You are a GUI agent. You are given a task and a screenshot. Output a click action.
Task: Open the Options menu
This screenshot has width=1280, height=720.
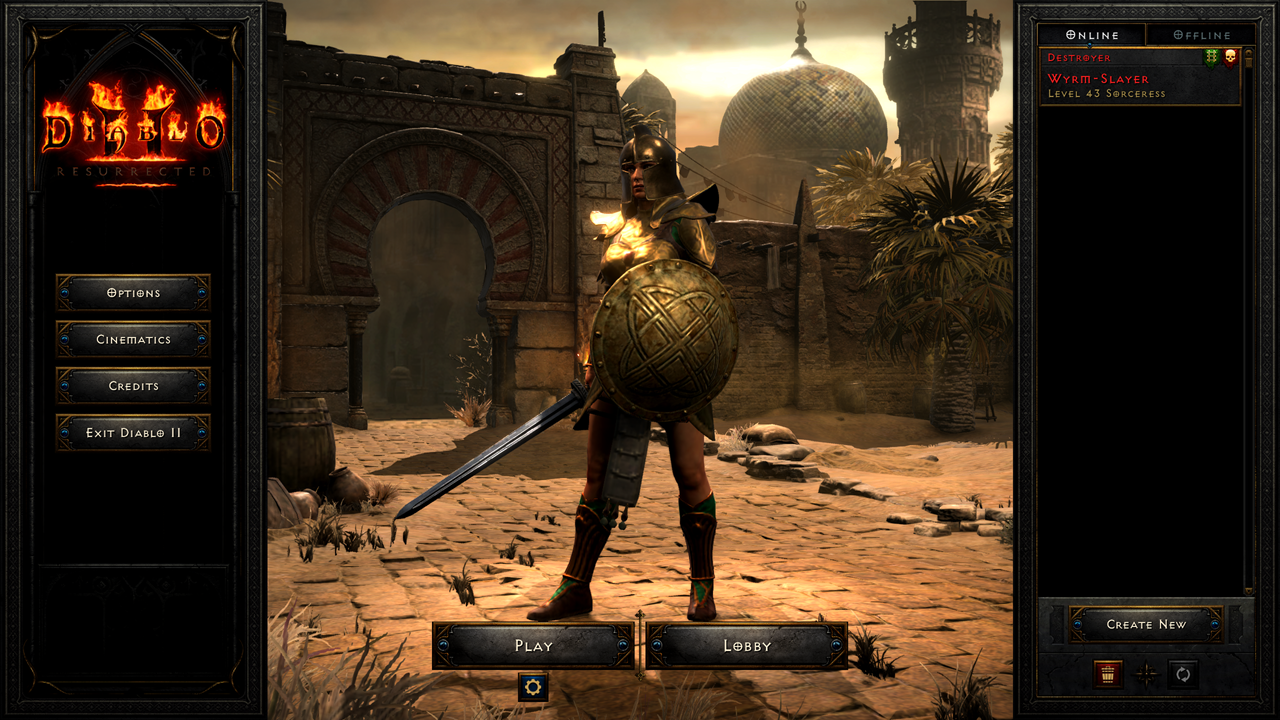(x=132, y=293)
